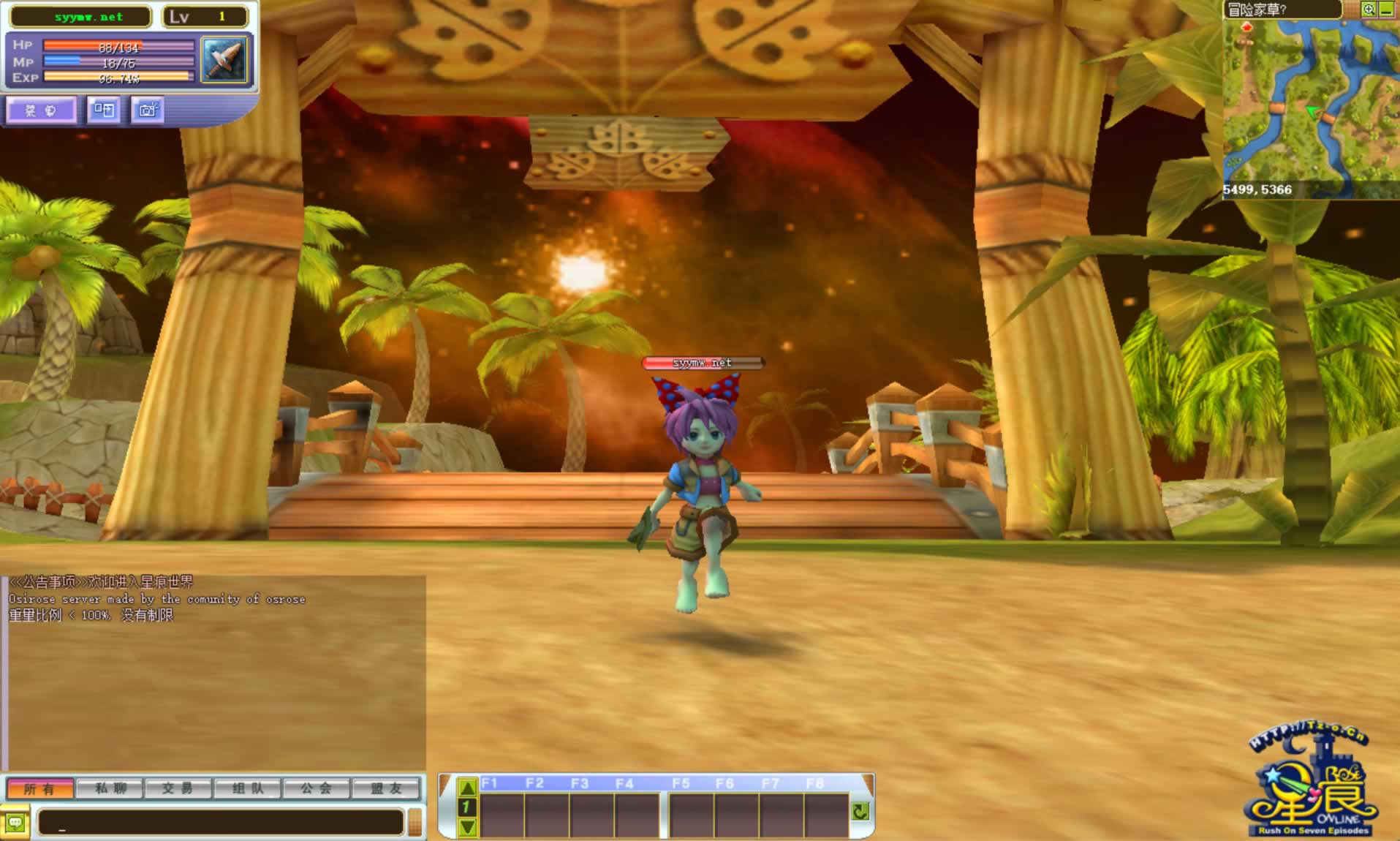Switch to the 所有 chat tab
This screenshot has width=1400, height=841.
pyautogui.click(x=39, y=788)
